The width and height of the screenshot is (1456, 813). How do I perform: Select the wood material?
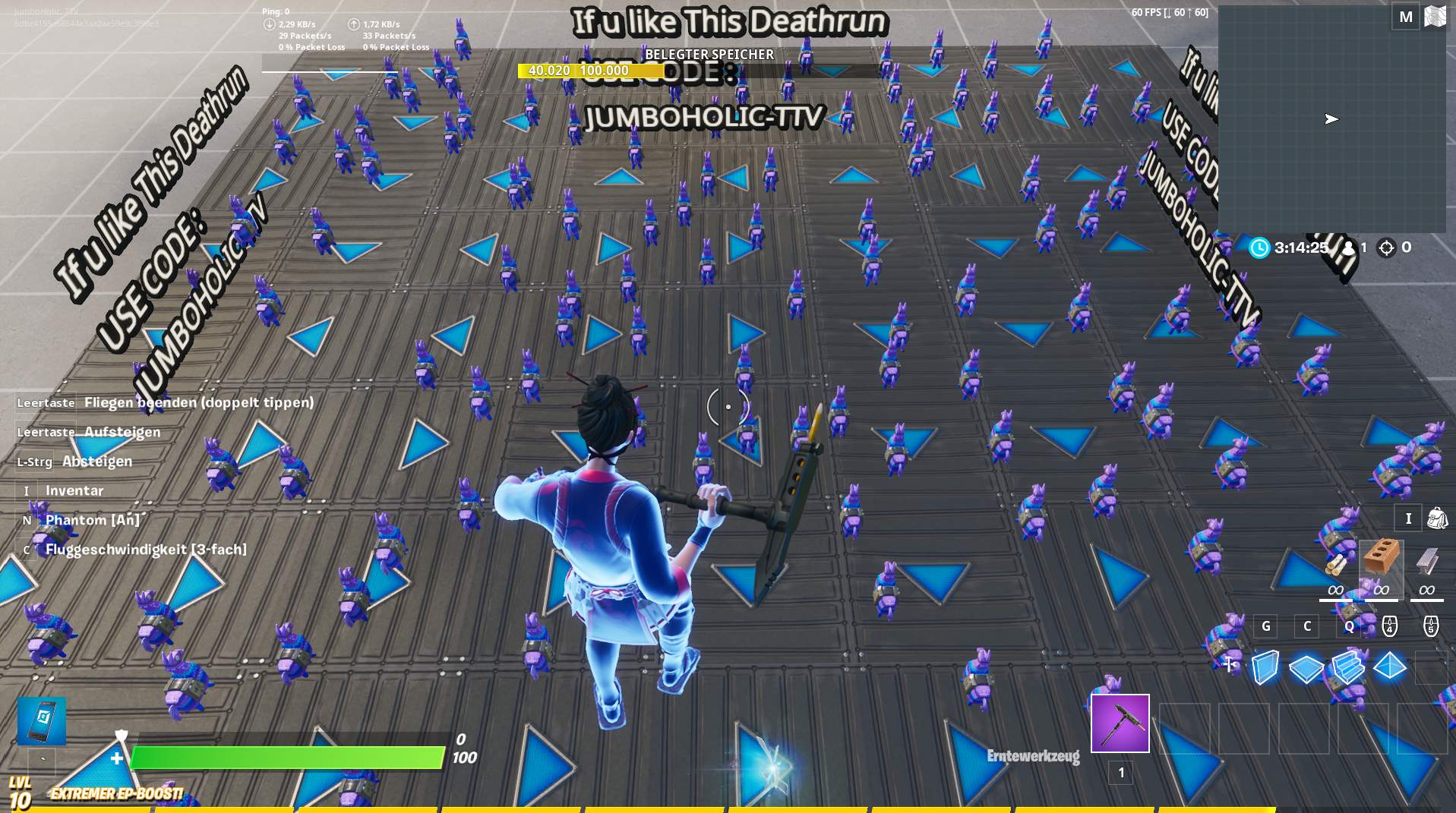1336,566
